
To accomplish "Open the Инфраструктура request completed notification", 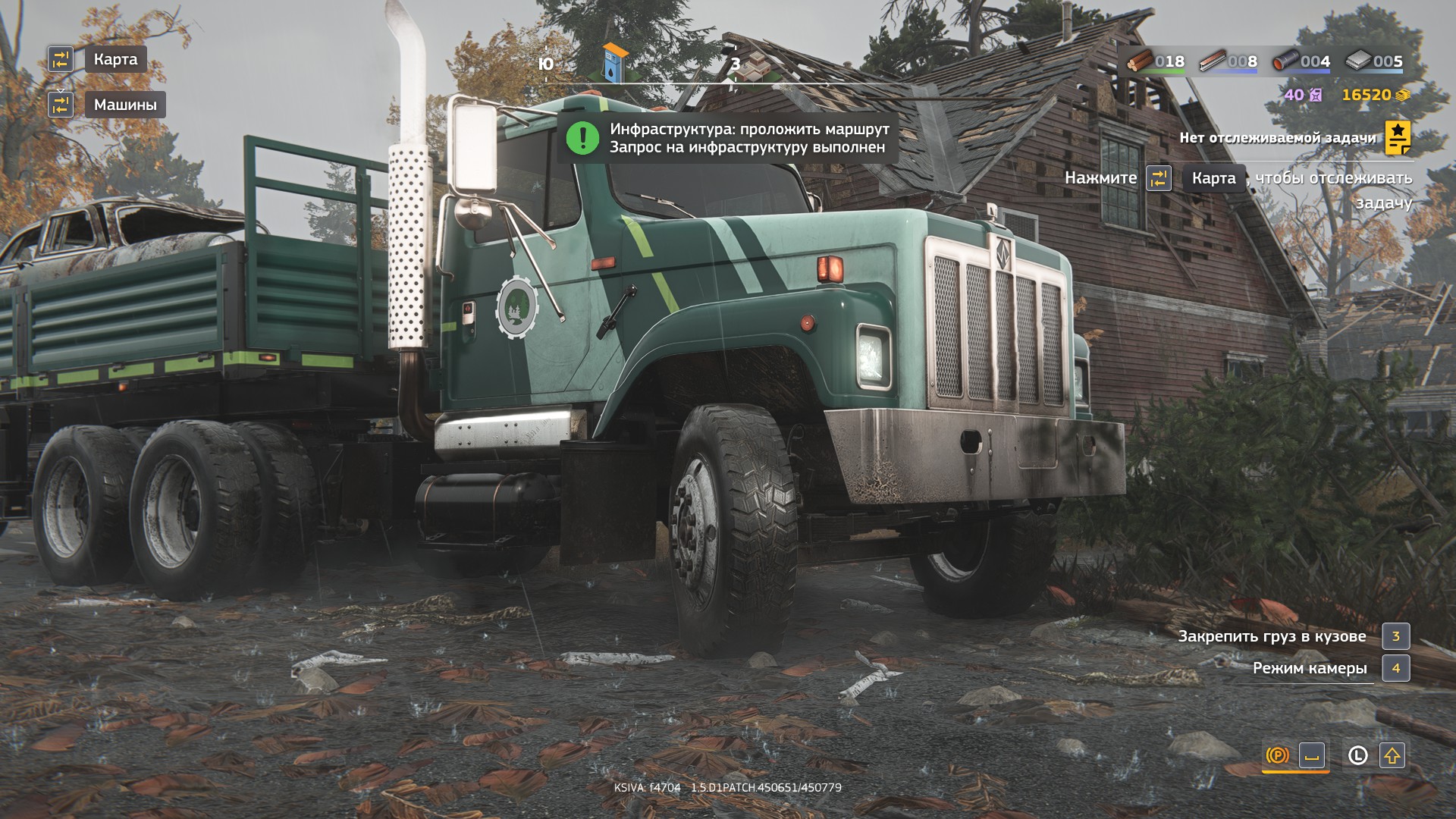I will pyautogui.click(x=748, y=138).
